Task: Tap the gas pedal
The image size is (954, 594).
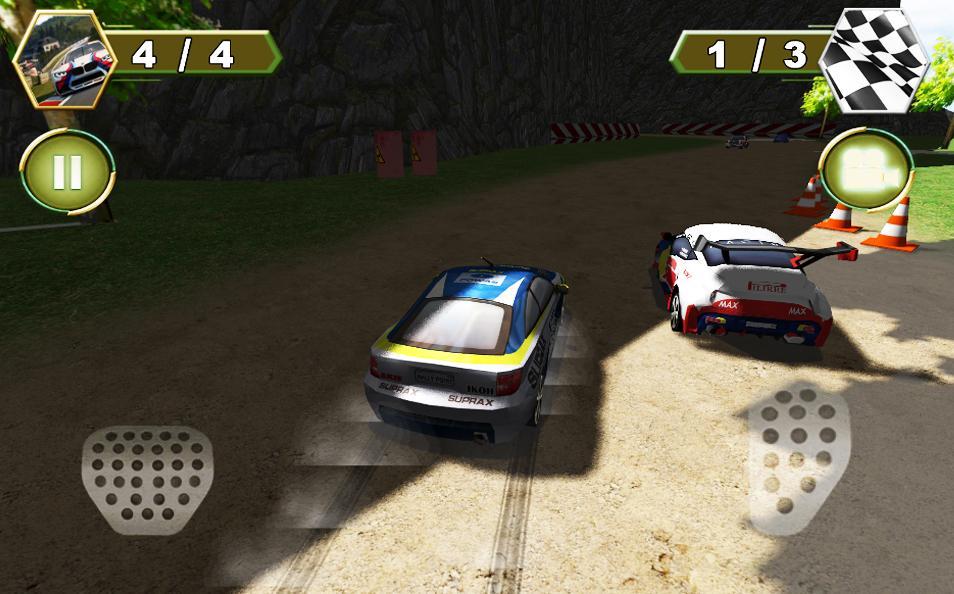Action: 799,456
